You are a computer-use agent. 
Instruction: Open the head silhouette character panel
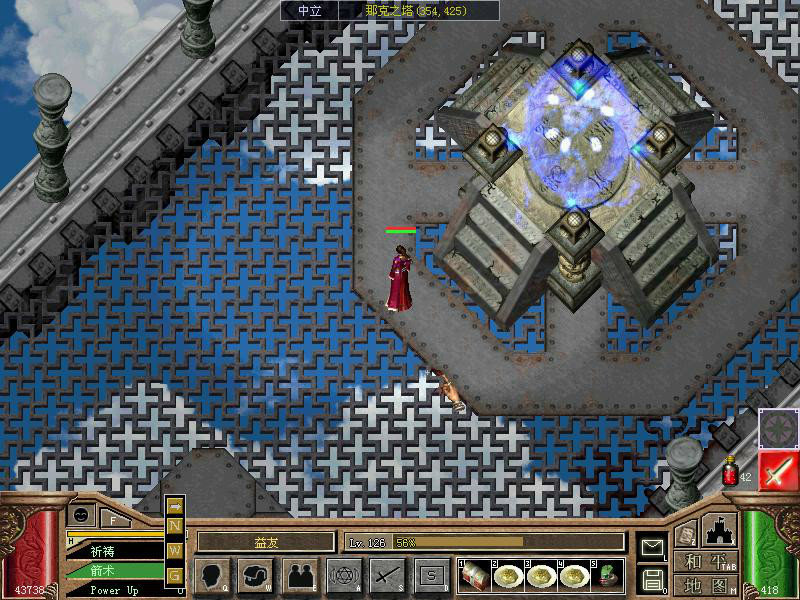click(x=212, y=575)
